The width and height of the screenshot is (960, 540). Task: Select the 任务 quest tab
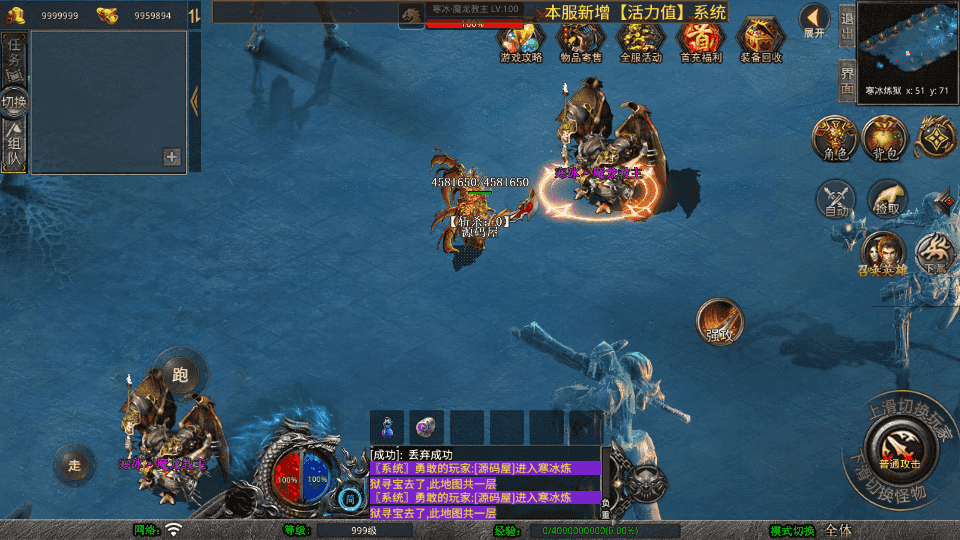[x=14, y=54]
